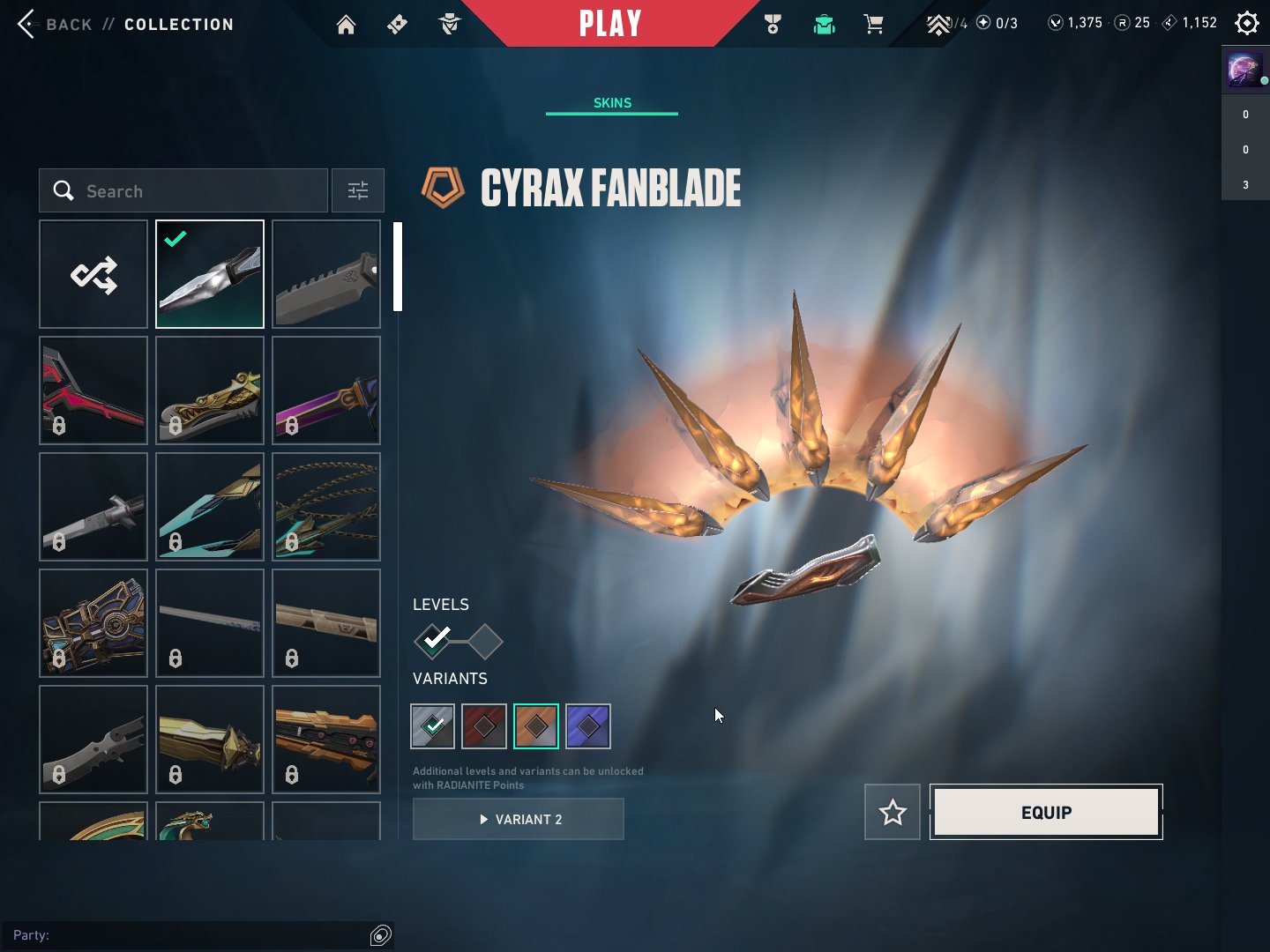Pick the red variant swatch

click(484, 726)
